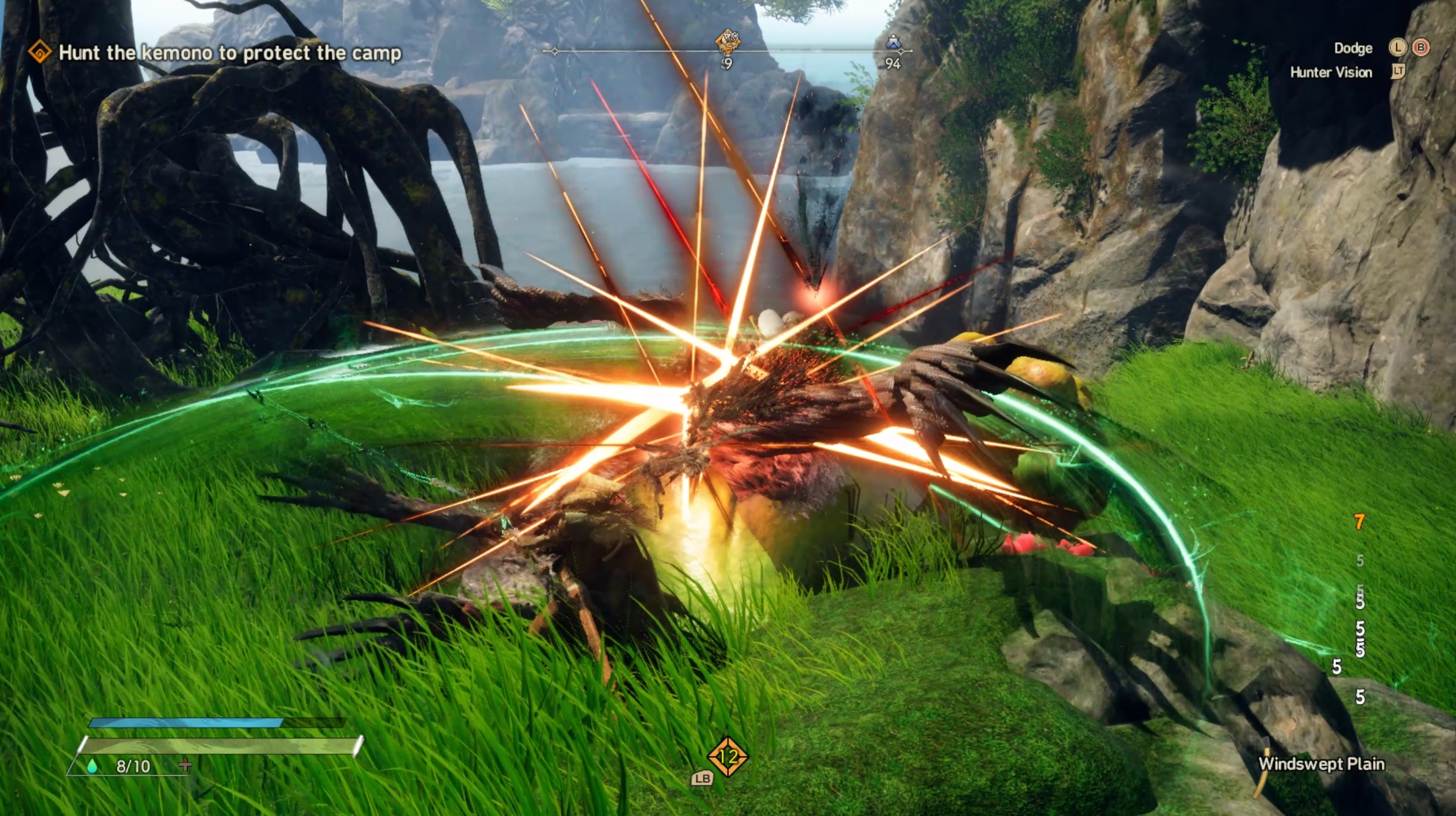The width and height of the screenshot is (1456, 816).
Task: Use the healing water droplet icon
Action: click(x=92, y=766)
